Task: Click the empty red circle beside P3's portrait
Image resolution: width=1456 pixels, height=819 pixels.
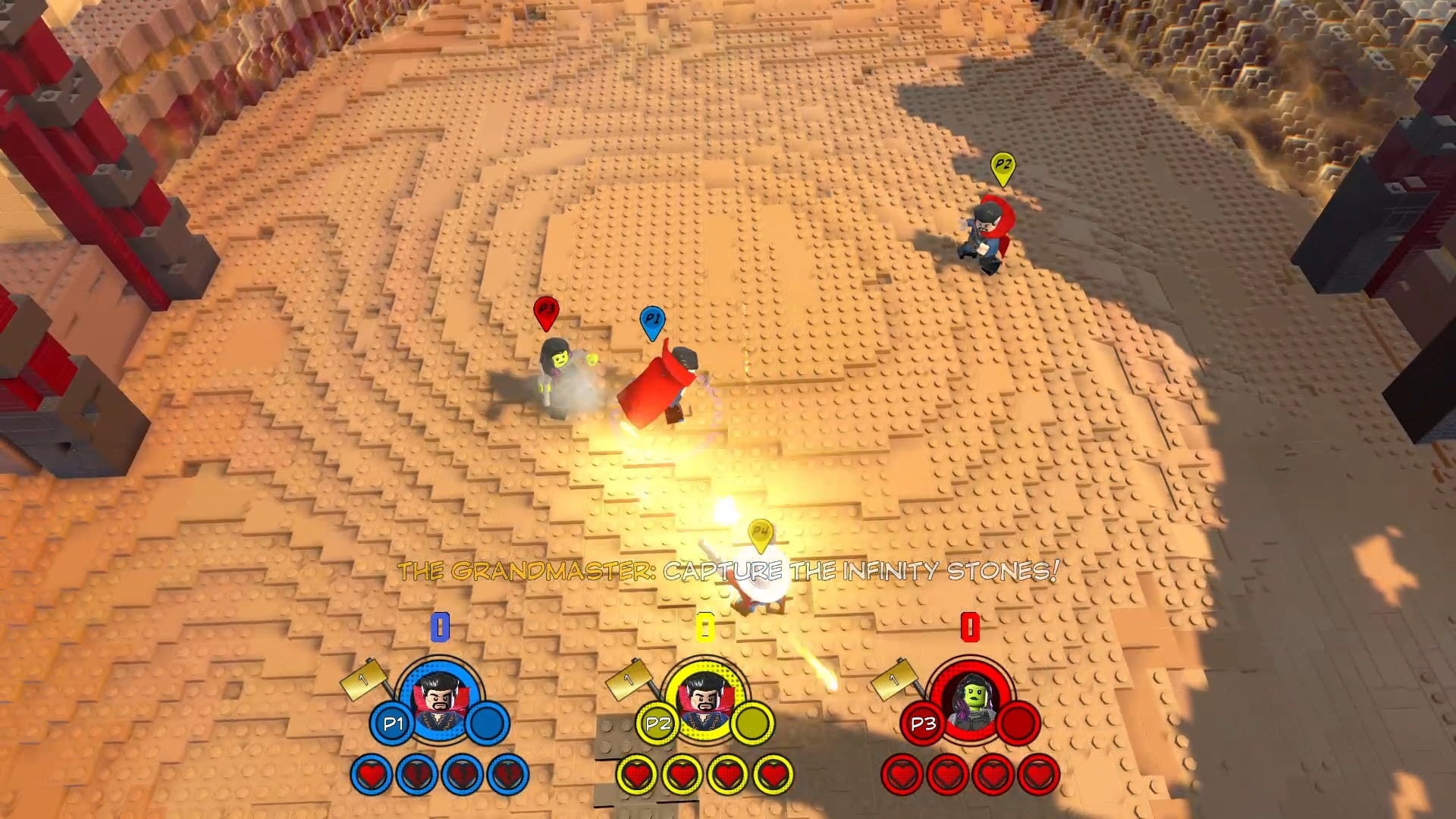Action: [1018, 724]
